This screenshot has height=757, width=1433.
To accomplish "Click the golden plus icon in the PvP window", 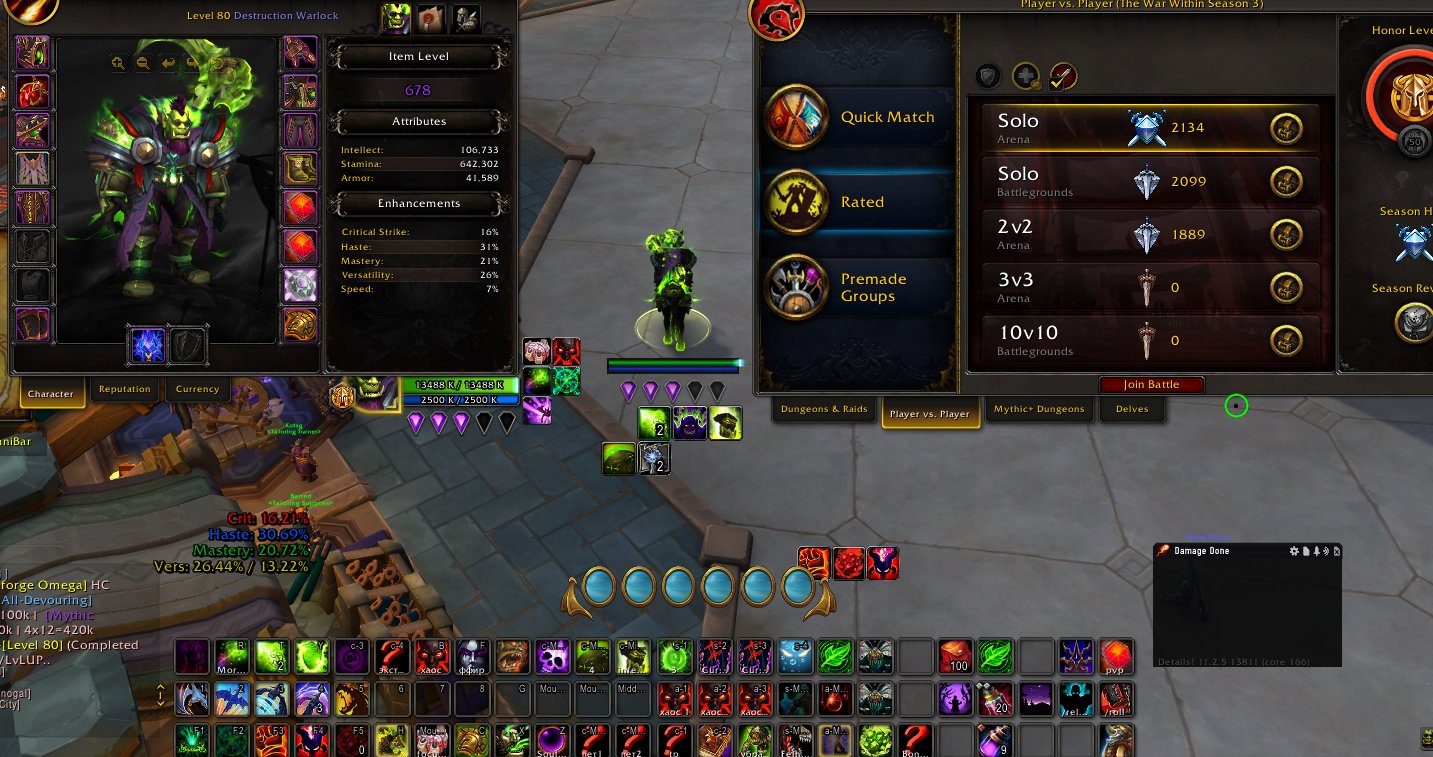I will pyautogui.click(x=1024, y=75).
